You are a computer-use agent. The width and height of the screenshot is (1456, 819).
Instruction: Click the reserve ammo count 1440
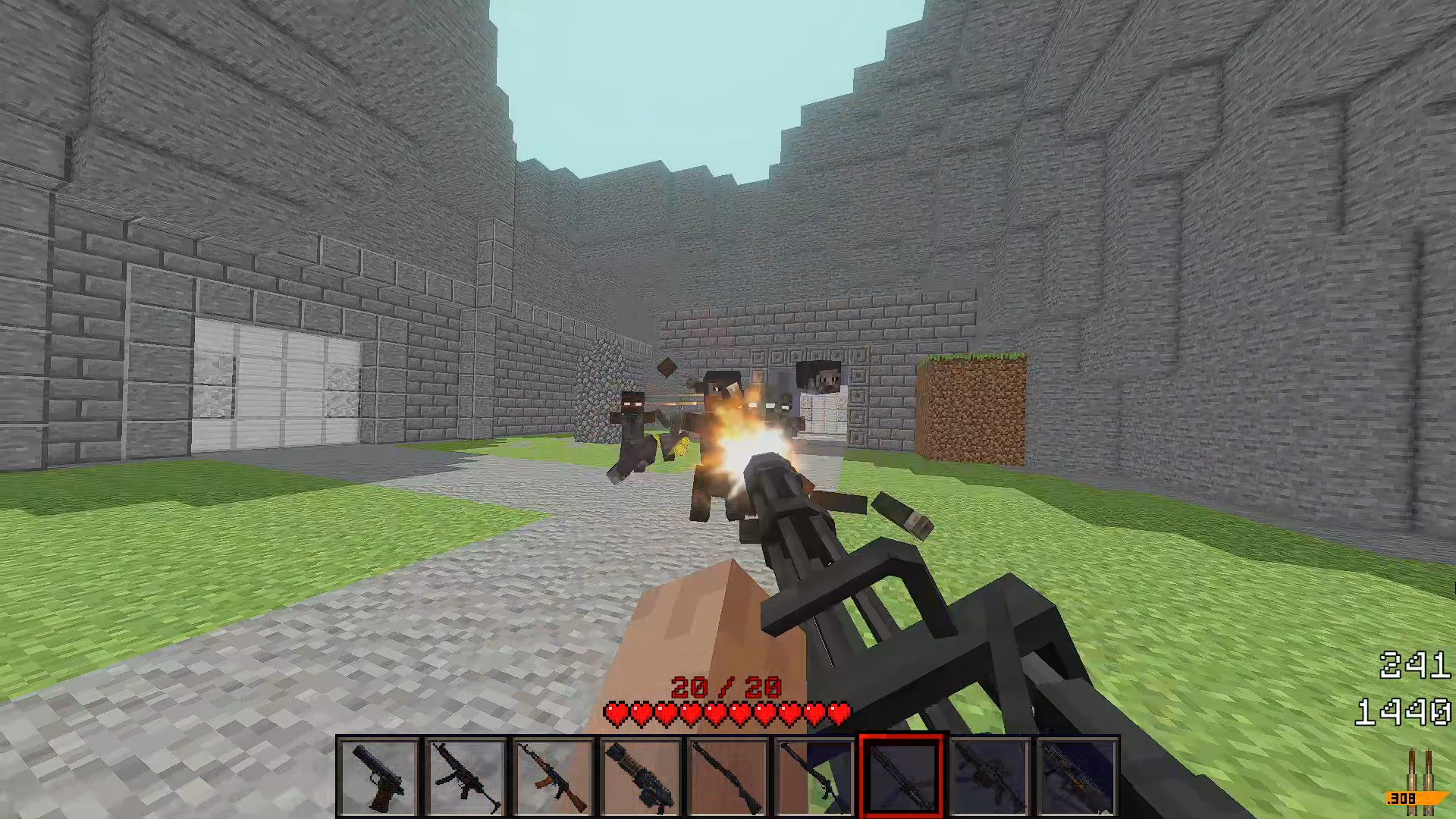click(x=1404, y=711)
